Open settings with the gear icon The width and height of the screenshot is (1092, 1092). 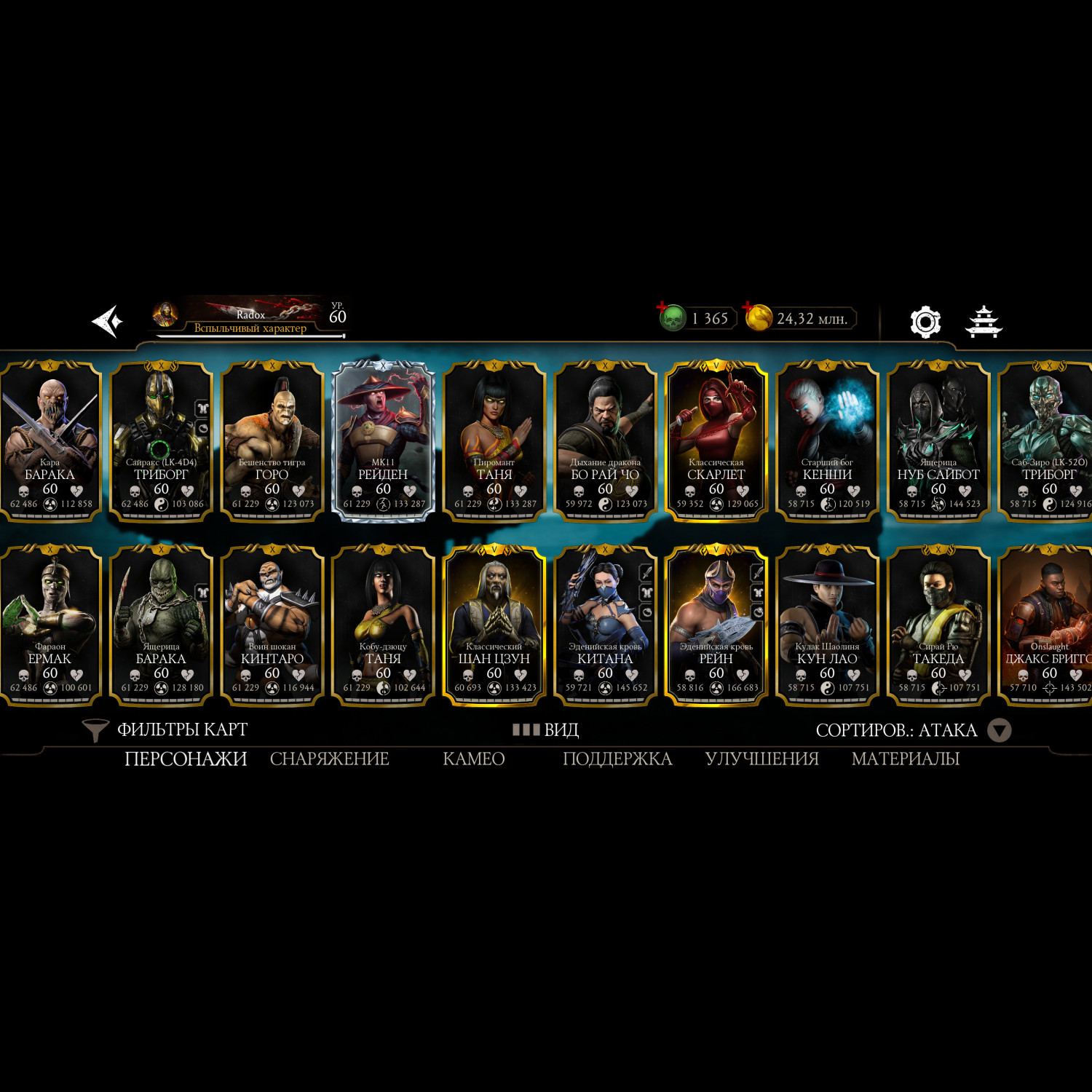pos(925,322)
